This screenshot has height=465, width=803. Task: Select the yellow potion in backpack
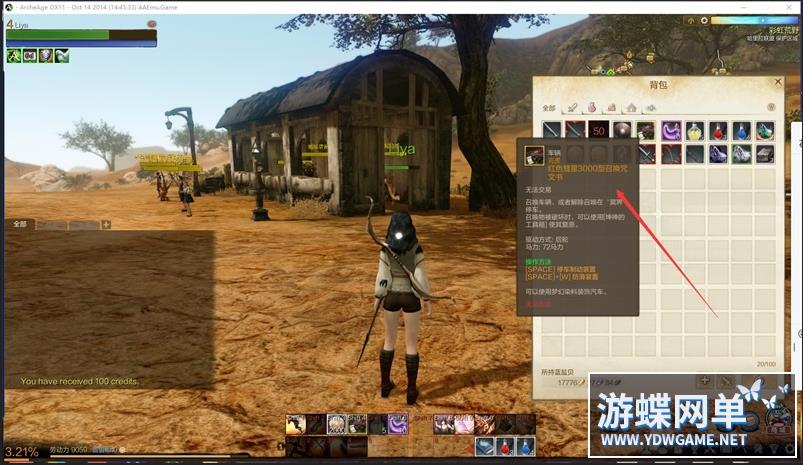[694, 130]
